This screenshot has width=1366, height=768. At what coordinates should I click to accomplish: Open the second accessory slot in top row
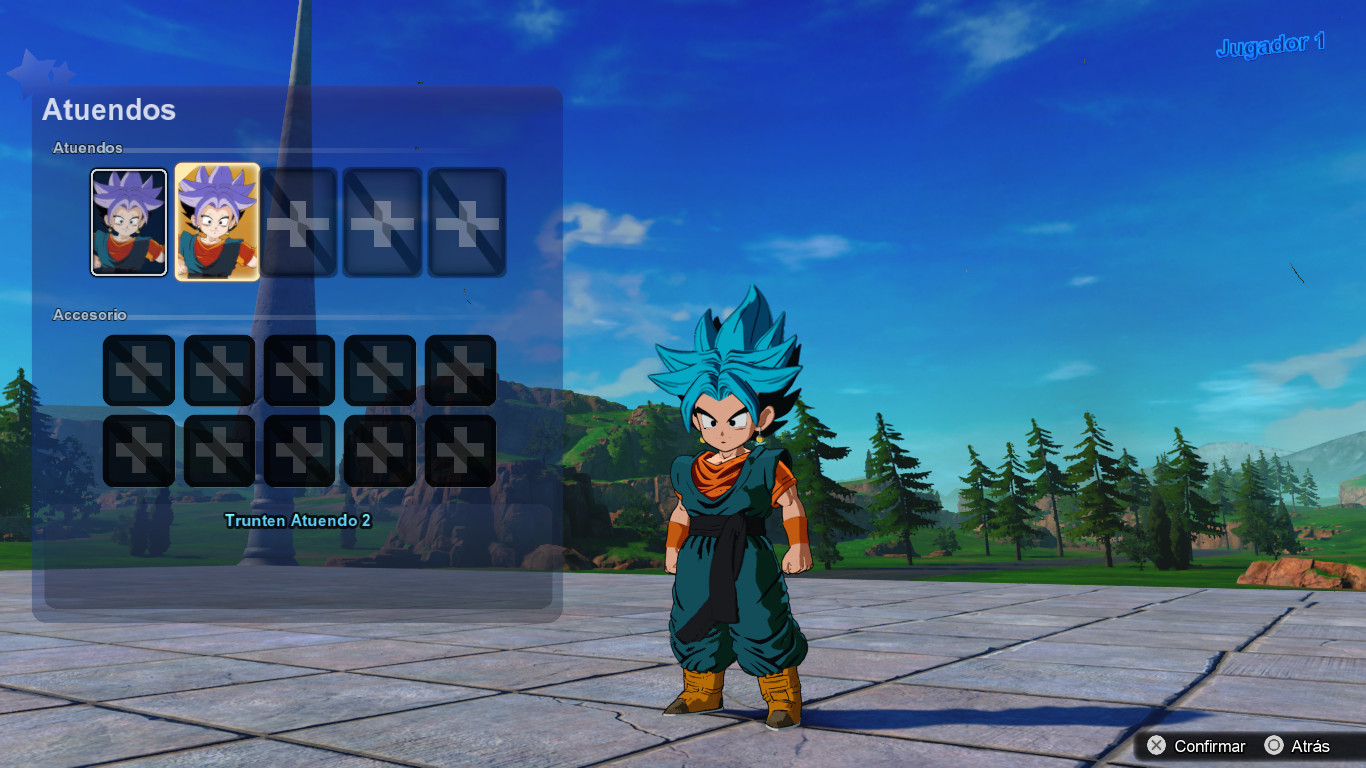coord(219,369)
